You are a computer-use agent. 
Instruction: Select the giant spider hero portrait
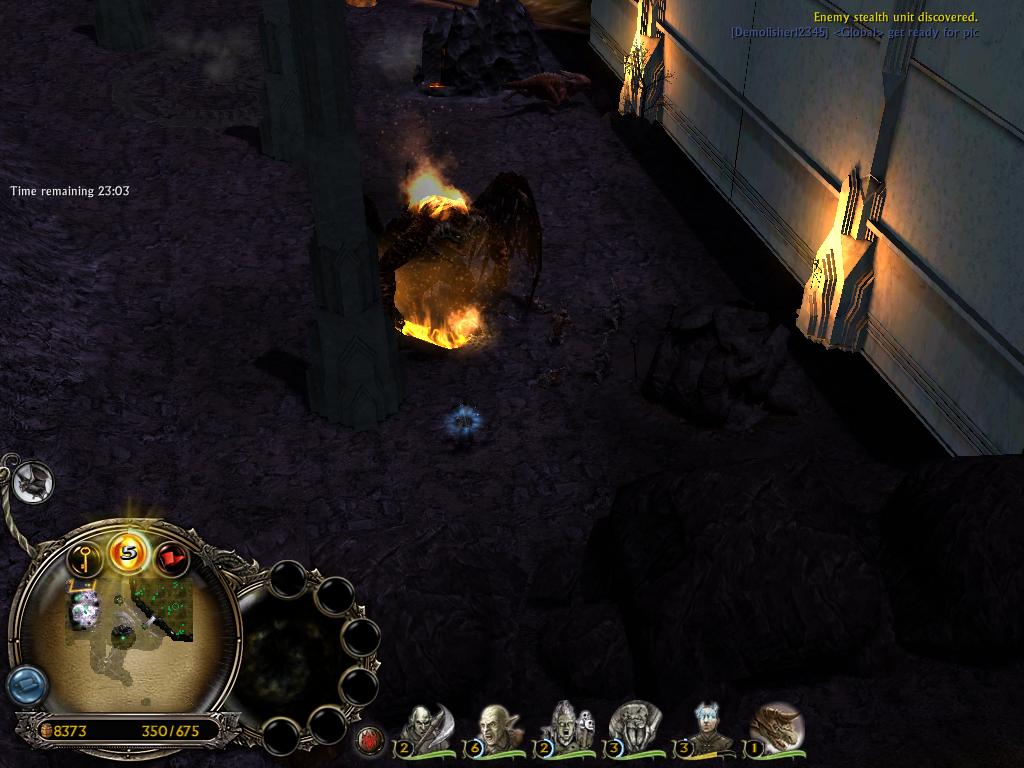[634, 727]
